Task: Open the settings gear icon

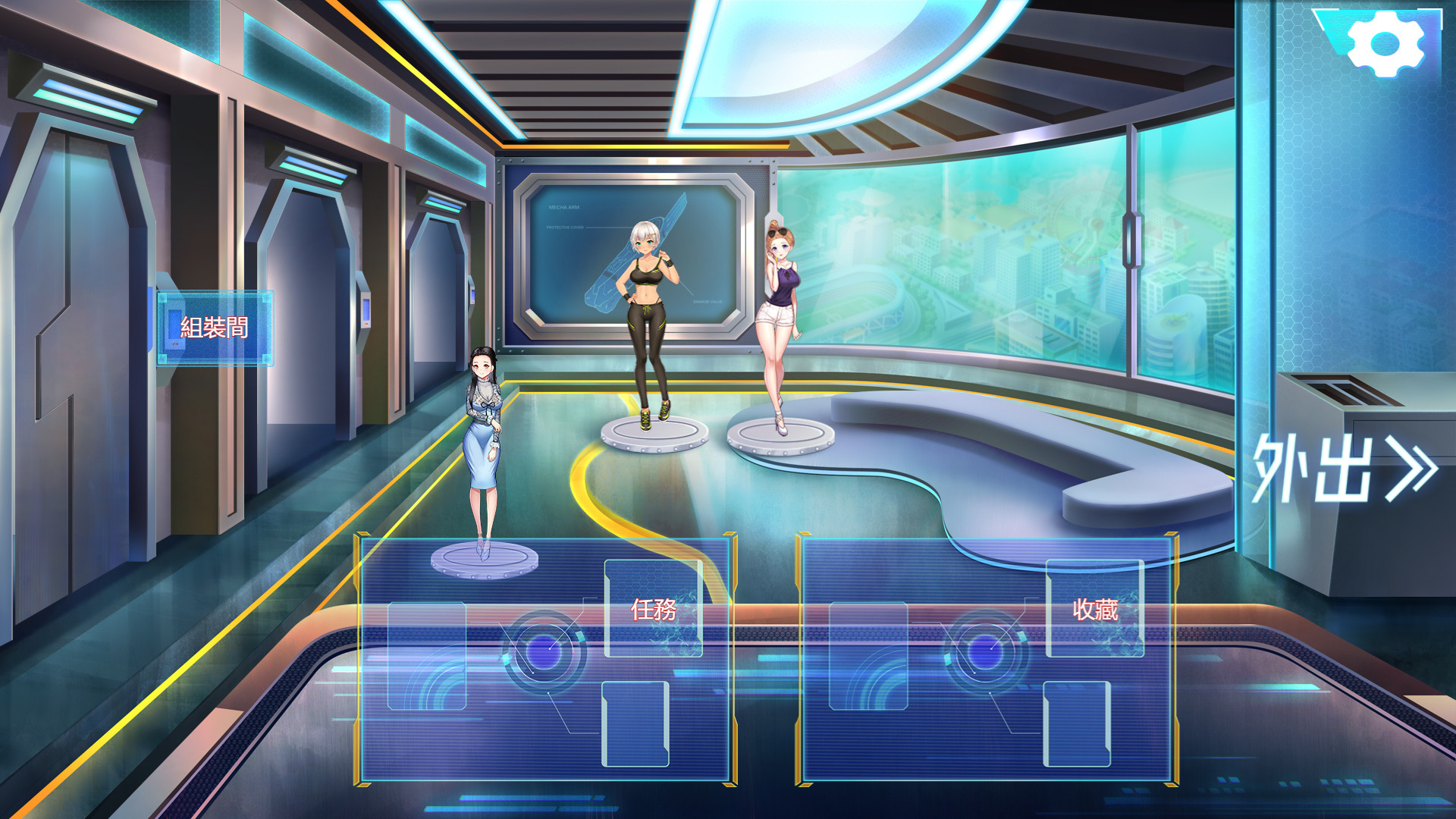Action: click(x=1385, y=43)
